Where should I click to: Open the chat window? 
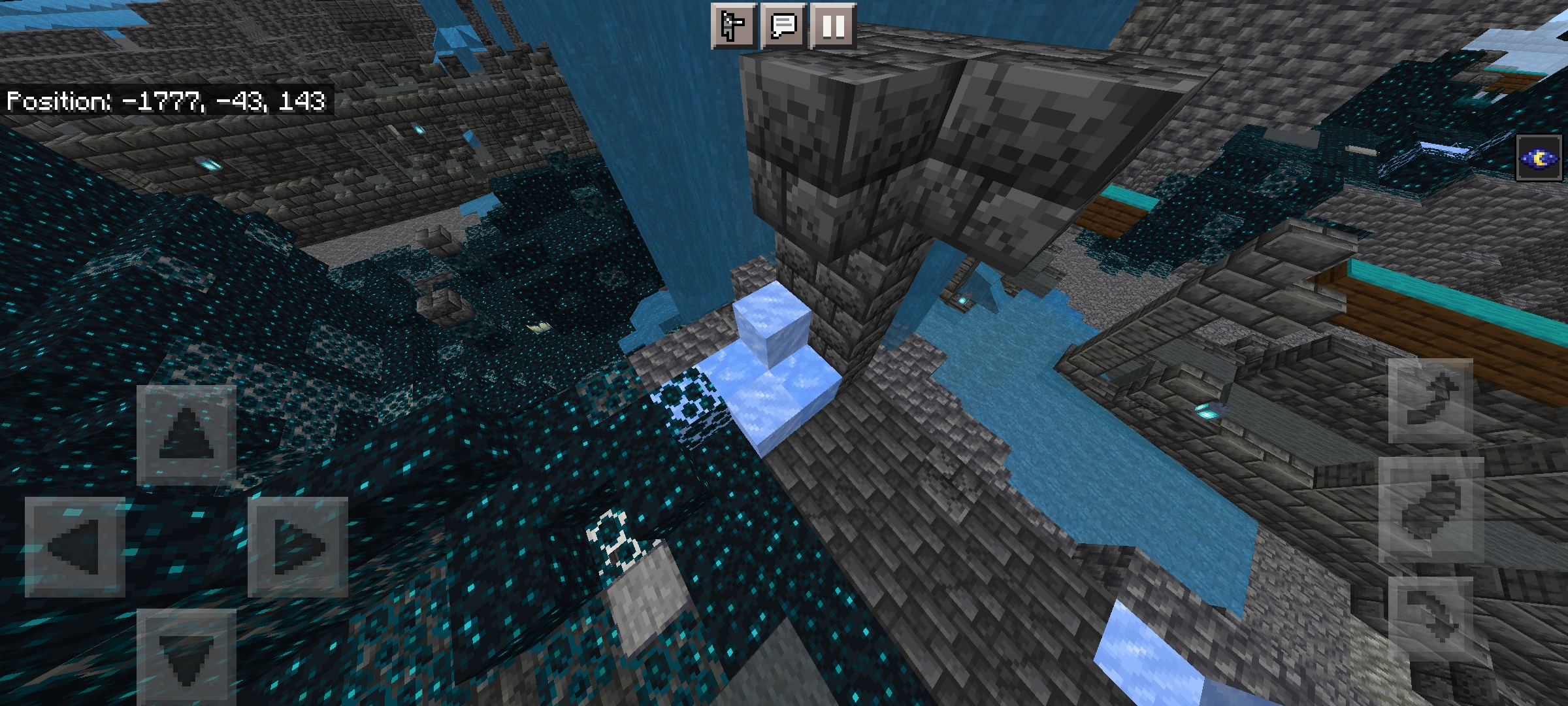click(783, 27)
